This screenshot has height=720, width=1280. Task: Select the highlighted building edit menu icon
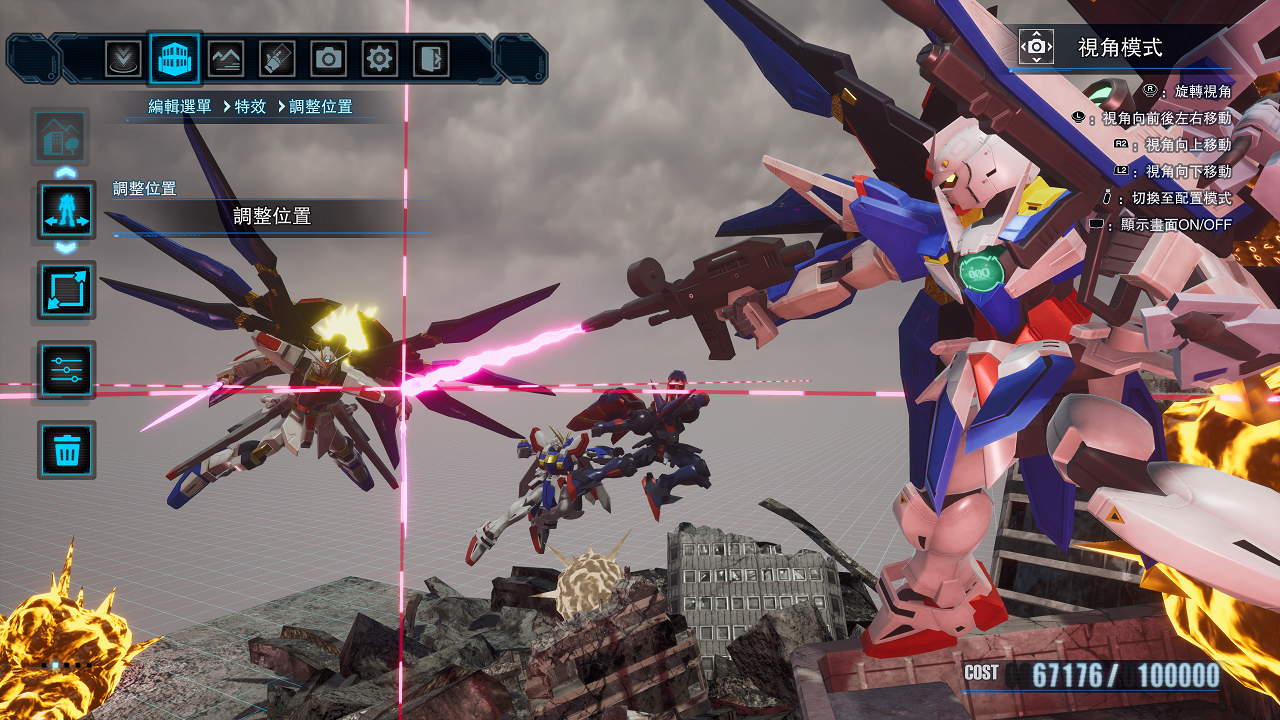175,59
